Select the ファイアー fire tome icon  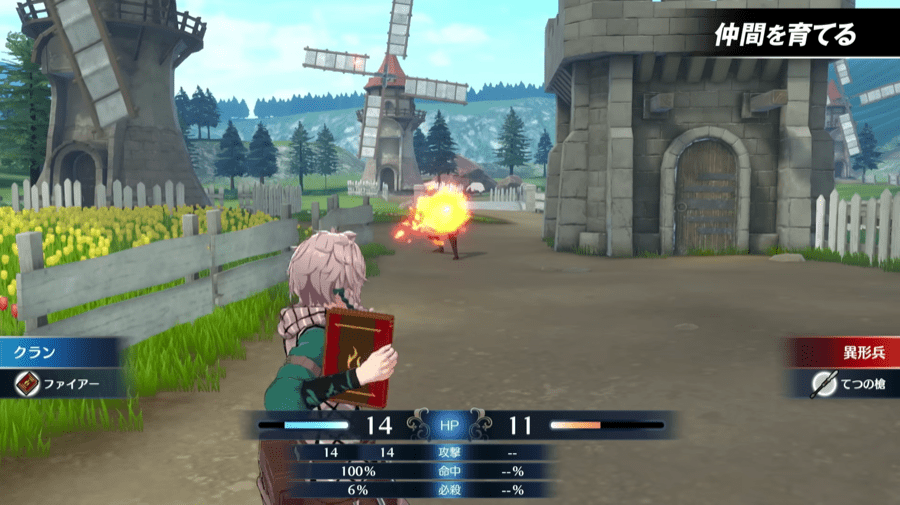(27, 383)
